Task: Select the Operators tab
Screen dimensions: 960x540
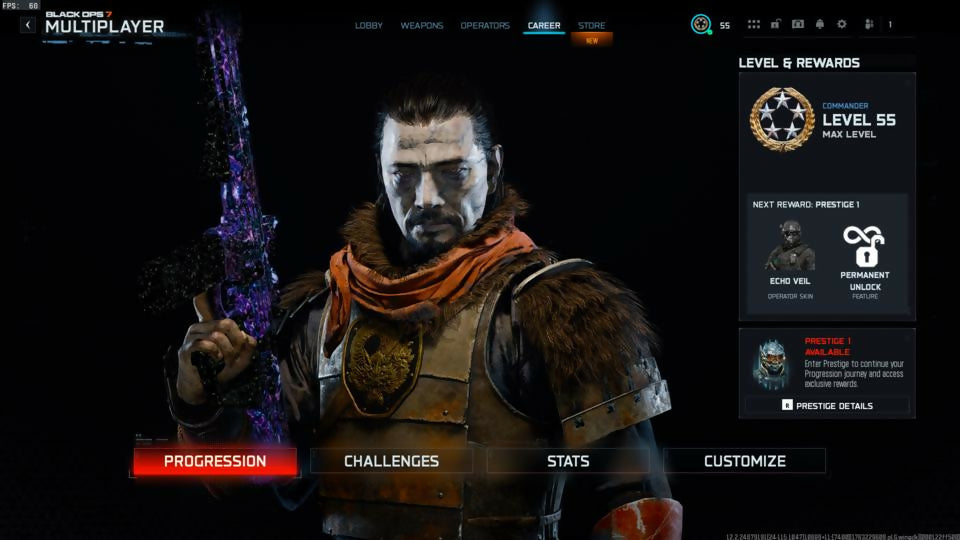Action: click(485, 25)
